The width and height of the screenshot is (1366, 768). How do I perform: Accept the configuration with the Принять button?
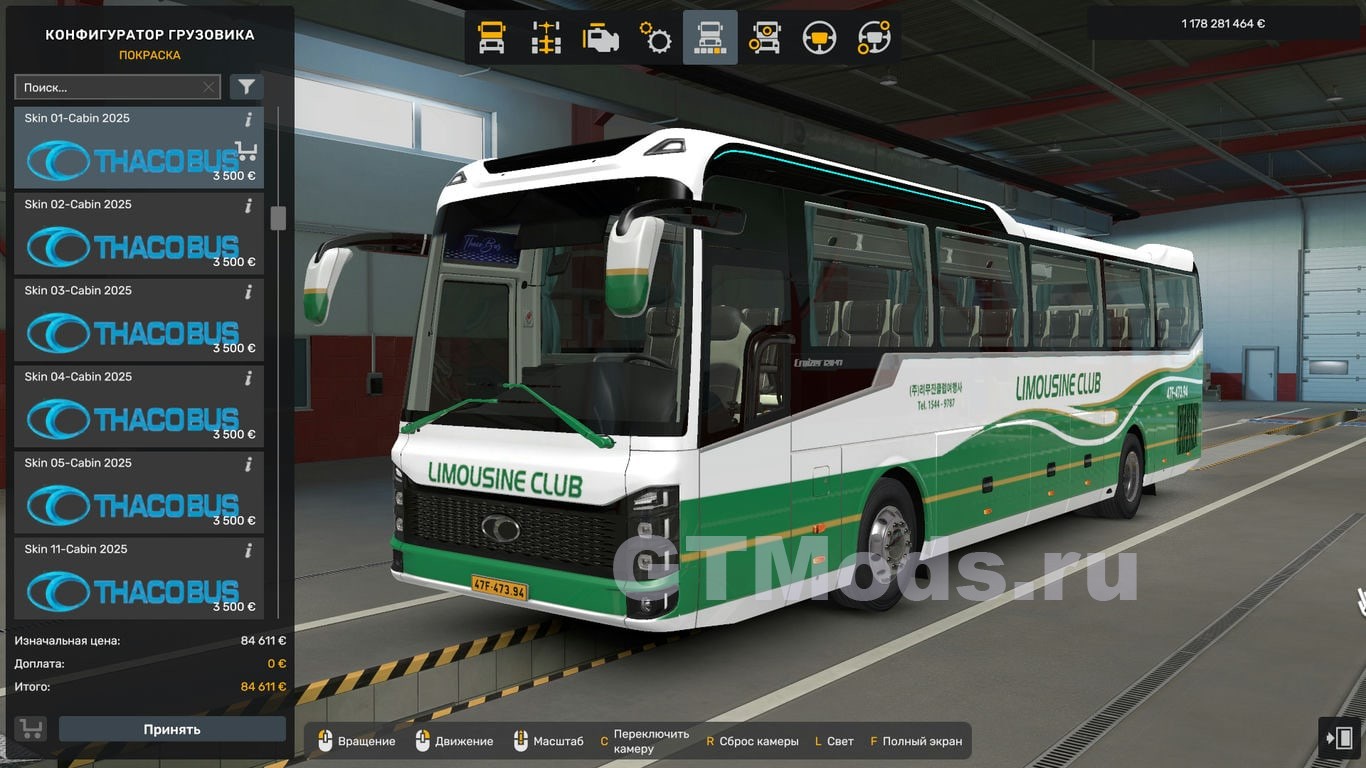pos(172,729)
